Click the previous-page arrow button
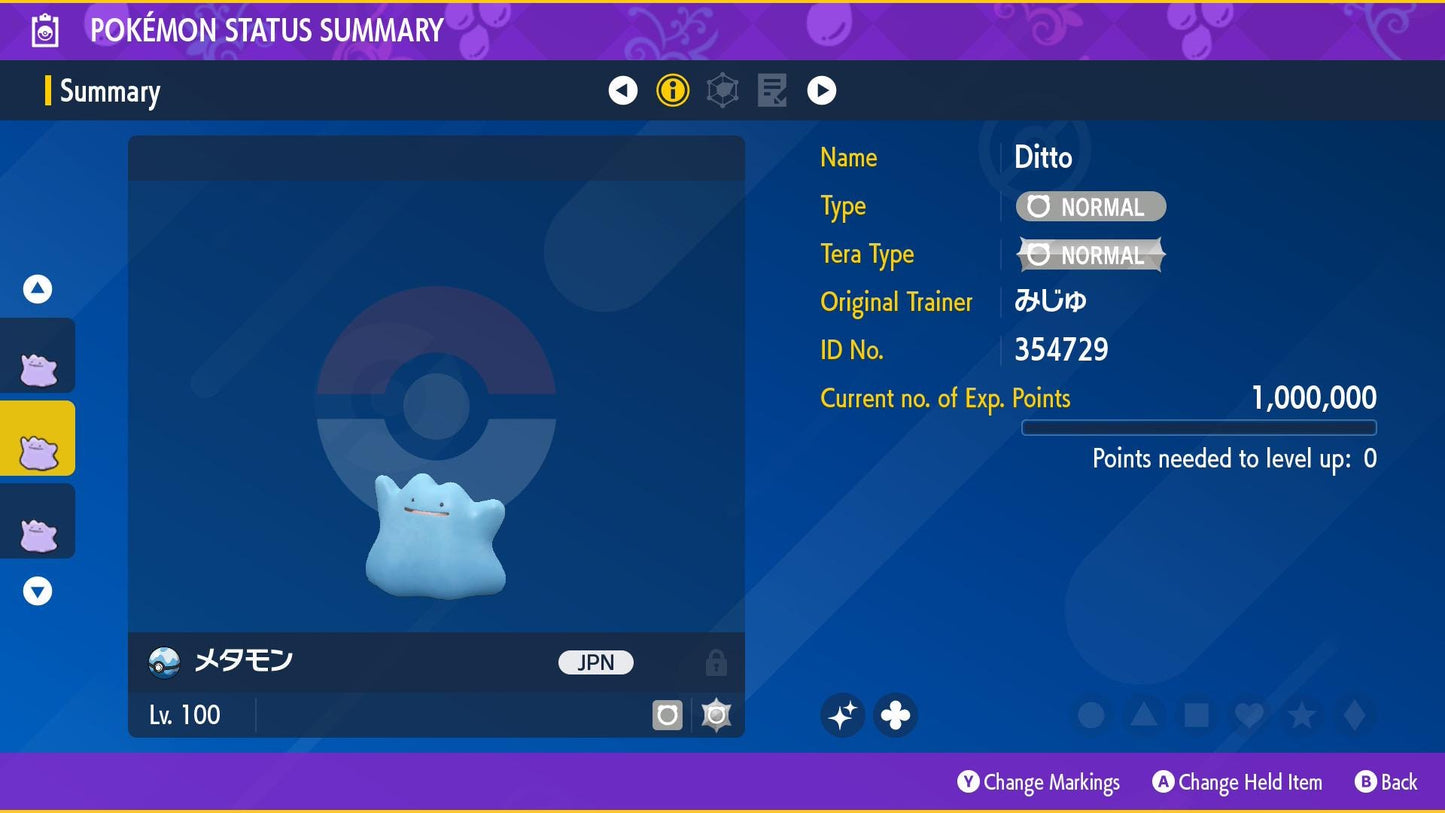The height and width of the screenshot is (813, 1445). (622, 90)
